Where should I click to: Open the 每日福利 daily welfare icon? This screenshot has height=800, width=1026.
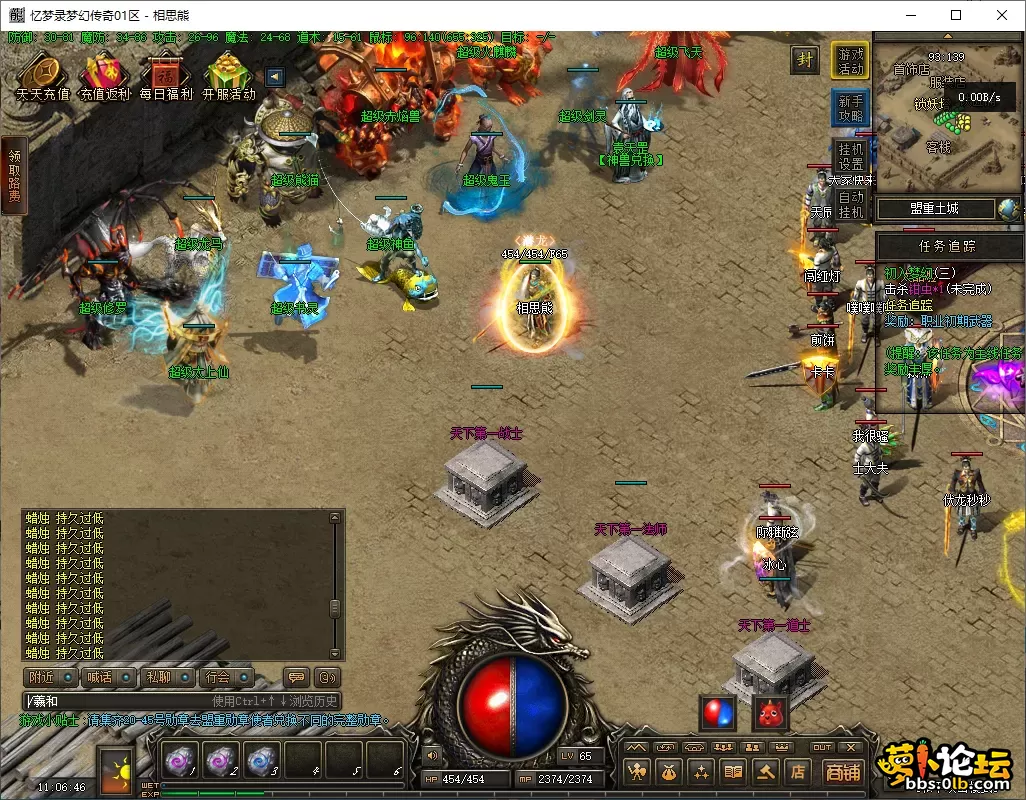pos(166,75)
